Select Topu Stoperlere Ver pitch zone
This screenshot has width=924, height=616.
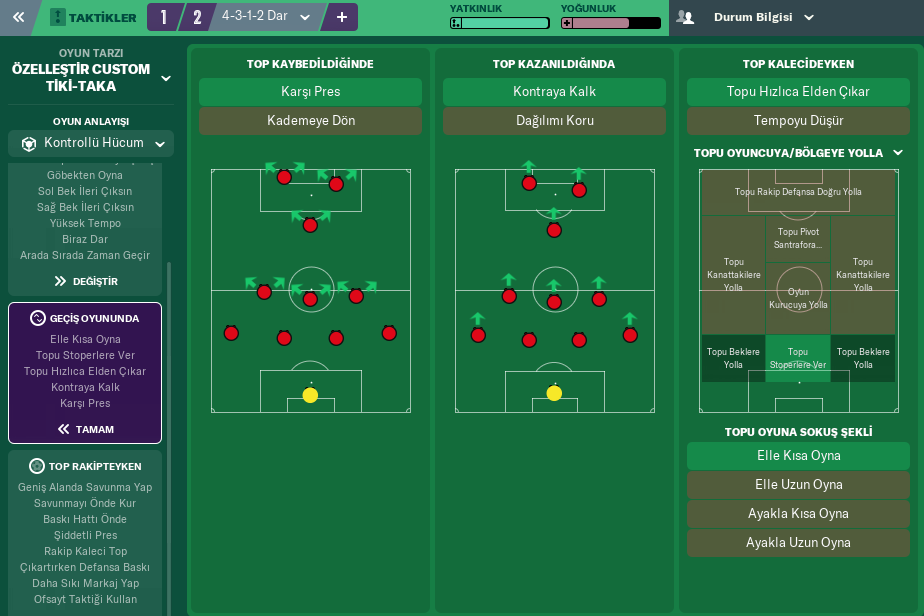798,358
